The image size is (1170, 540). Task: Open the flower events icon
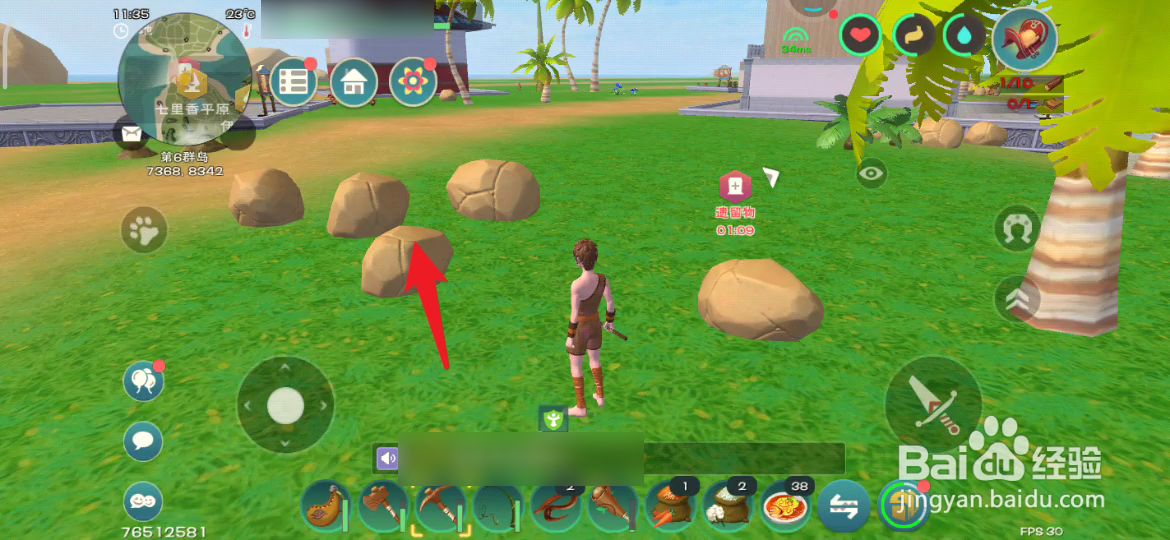pyautogui.click(x=413, y=82)
